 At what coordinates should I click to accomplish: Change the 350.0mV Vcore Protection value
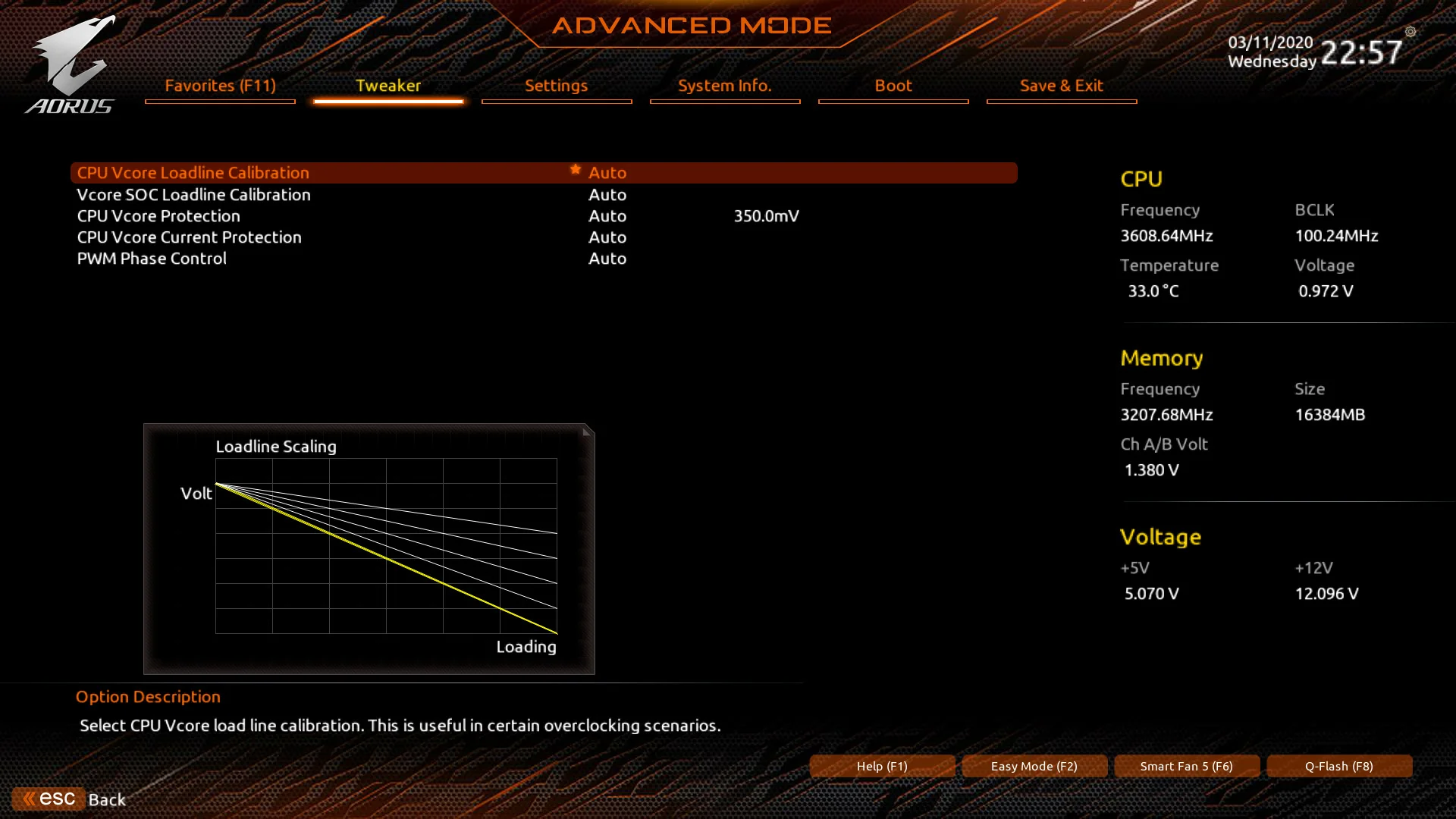[766, 216]
